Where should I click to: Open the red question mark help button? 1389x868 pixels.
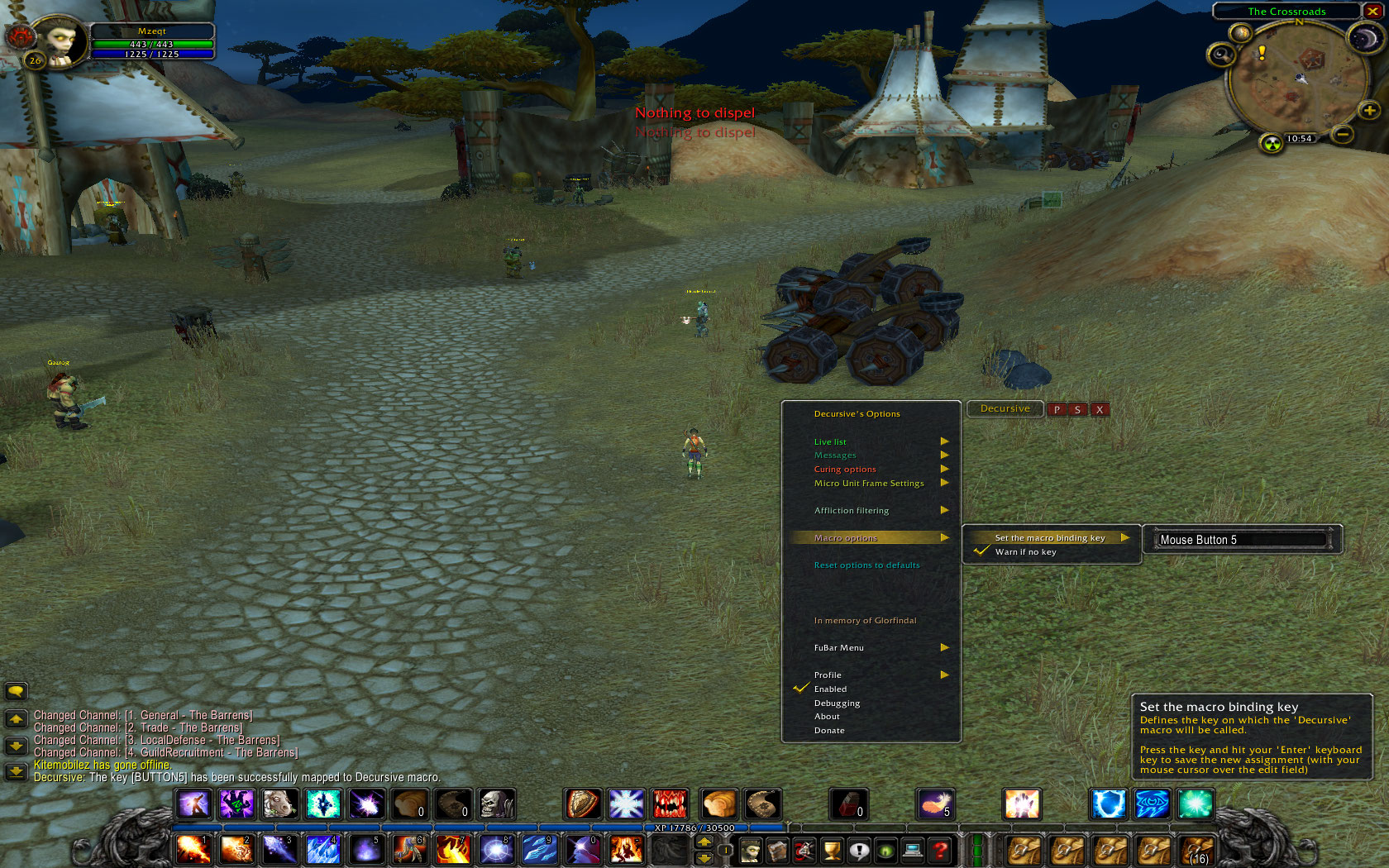click(x=940, y=850)
